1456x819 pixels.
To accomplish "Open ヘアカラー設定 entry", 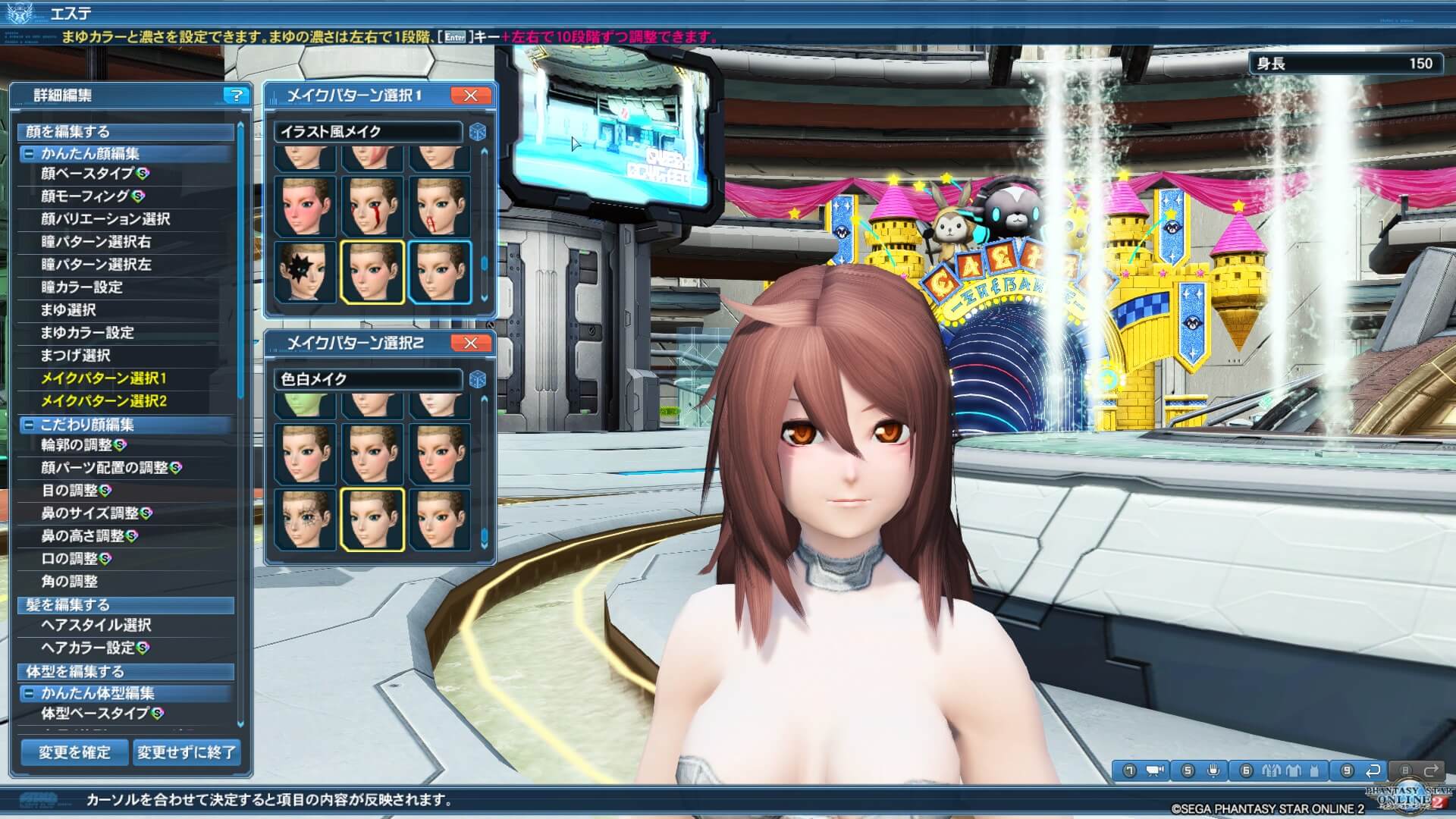I will point(88,648).
